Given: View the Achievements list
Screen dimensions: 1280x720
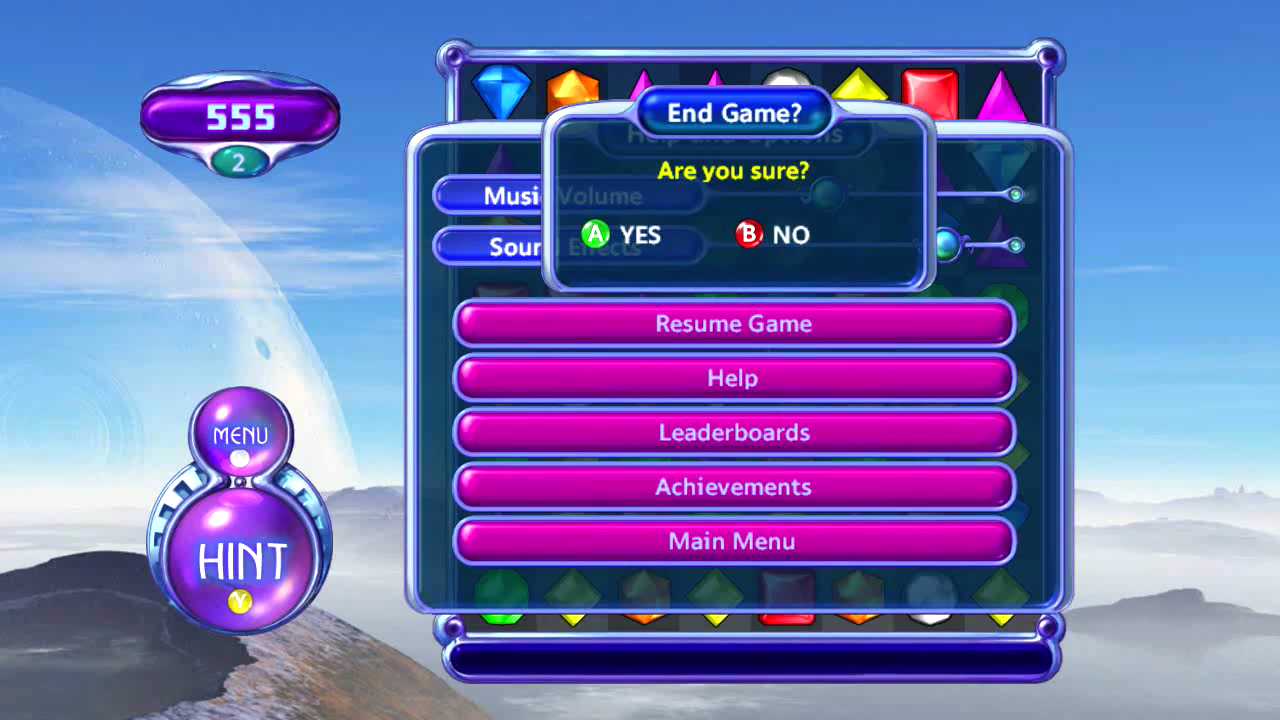Looking at the screenshot, I should (734, 487).
